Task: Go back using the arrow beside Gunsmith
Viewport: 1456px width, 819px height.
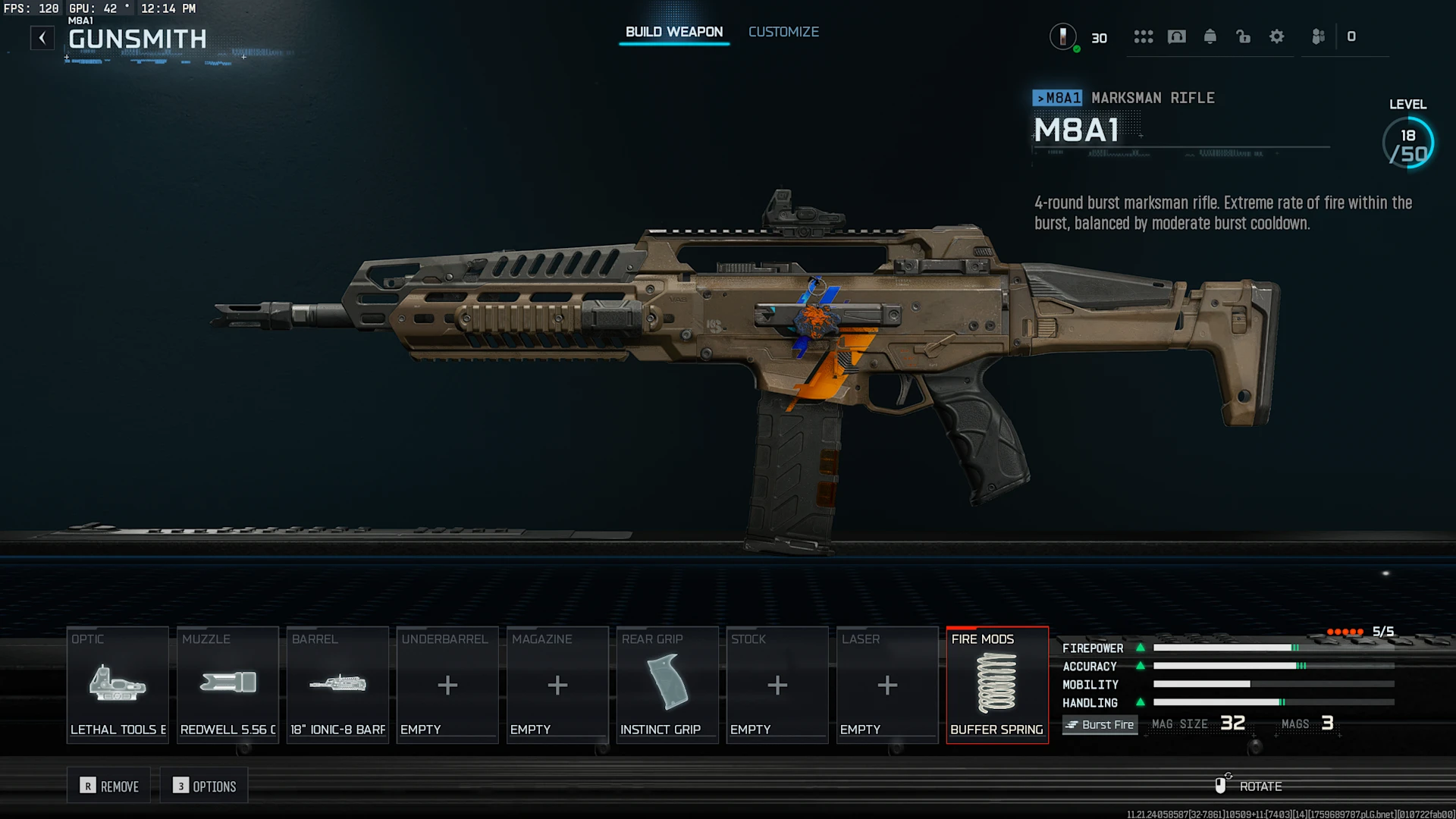Action: click(x=42, y=38)
